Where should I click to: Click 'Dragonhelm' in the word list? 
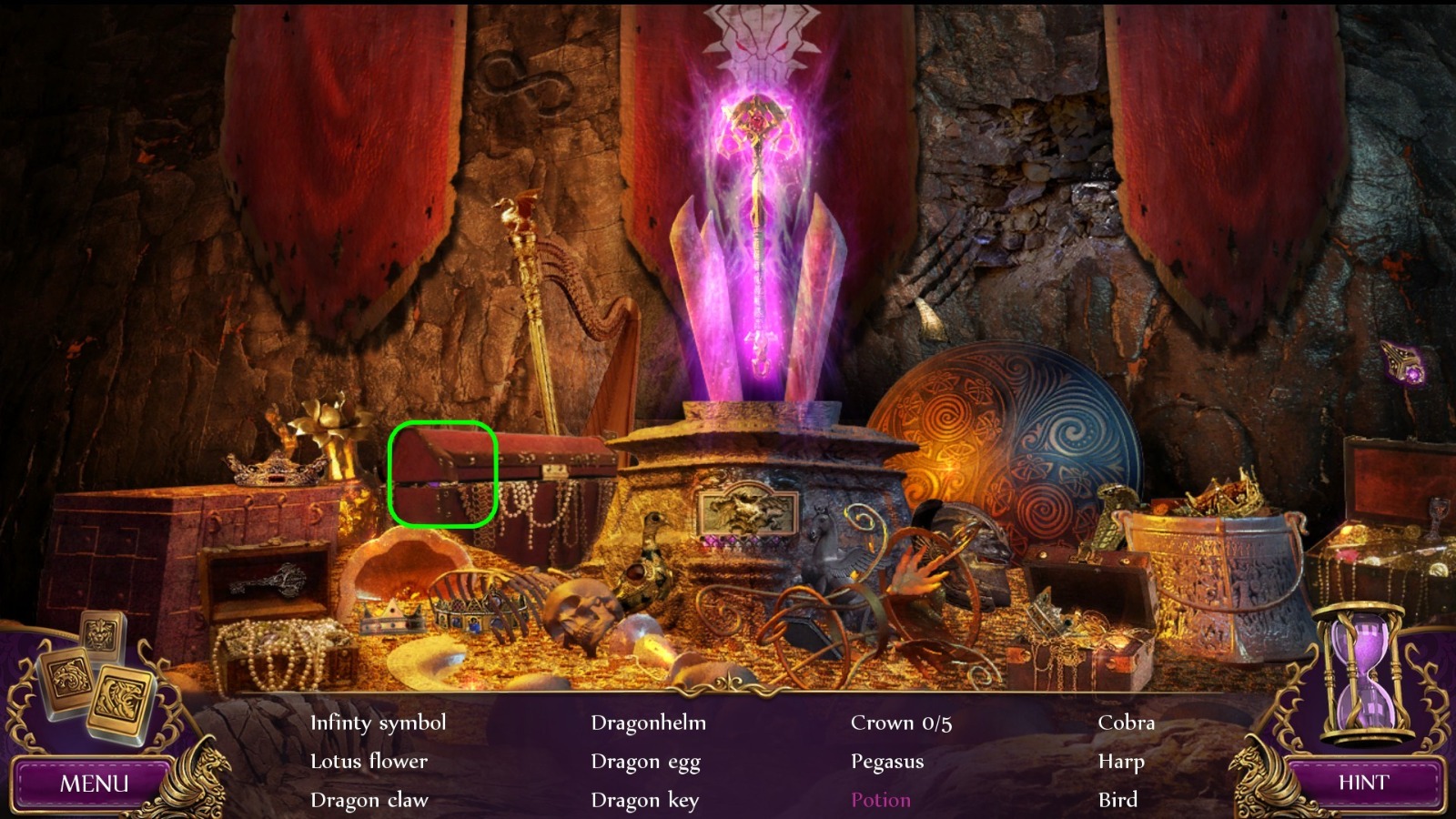(649, 723)
